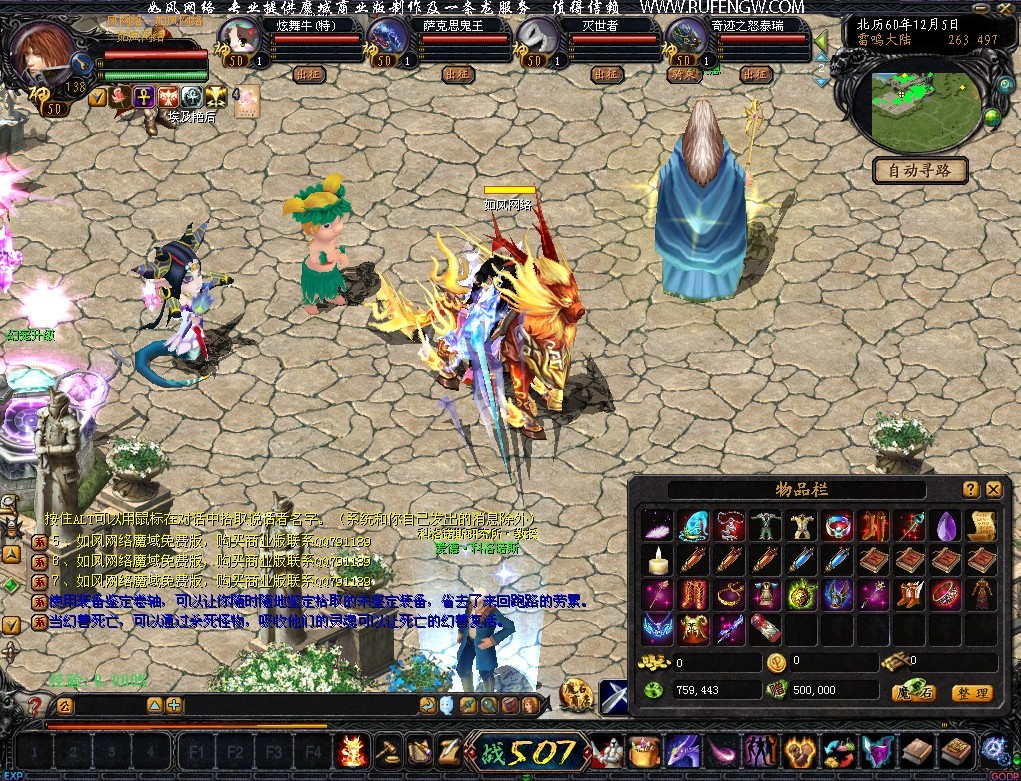Viewport: 1021px width, 781px height.
Task: Select the red firecracker tube item
Action: click(x=765, y=629)
